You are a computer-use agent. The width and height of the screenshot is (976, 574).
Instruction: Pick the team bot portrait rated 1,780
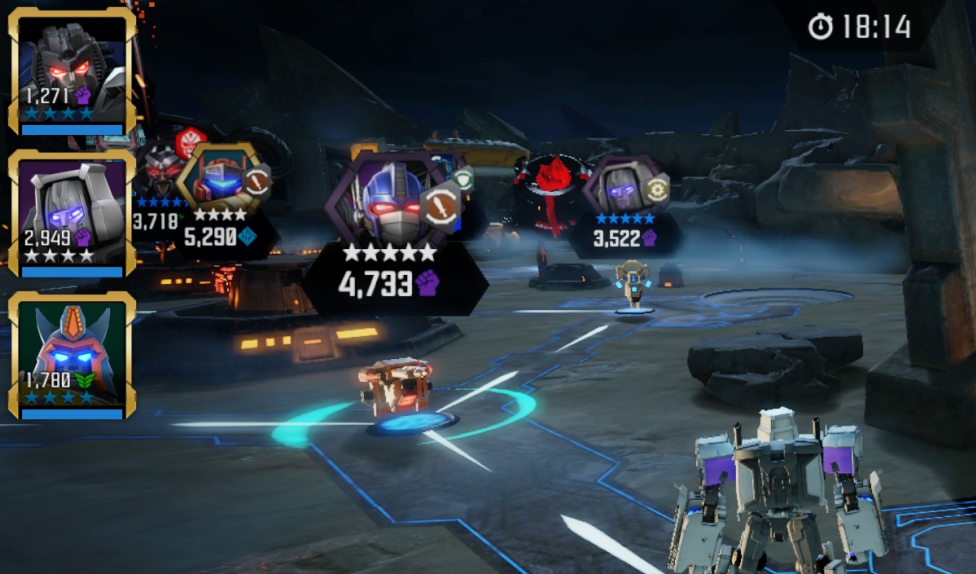[72, 355]
